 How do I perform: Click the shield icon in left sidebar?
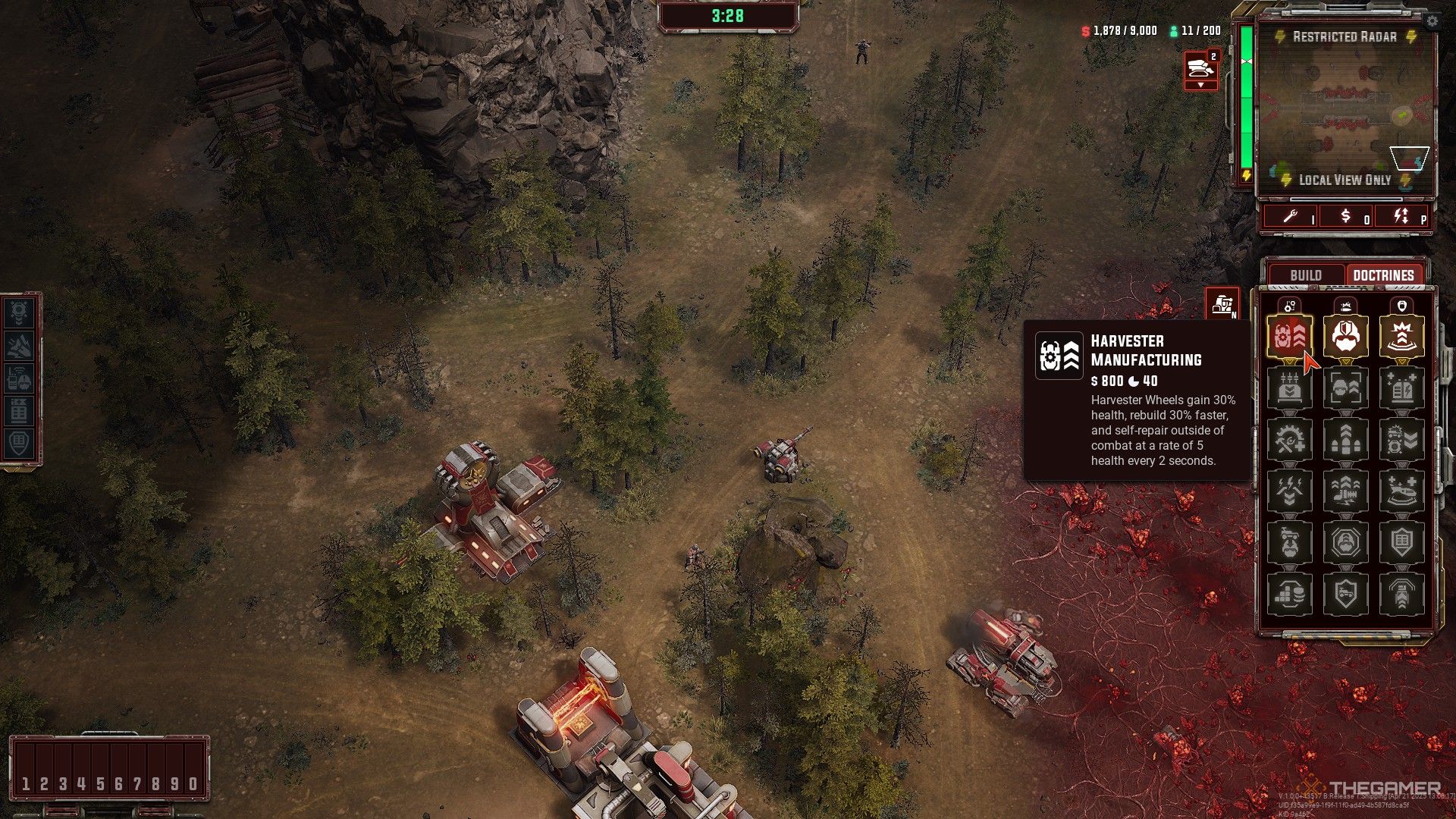click(x=19, y=442)
